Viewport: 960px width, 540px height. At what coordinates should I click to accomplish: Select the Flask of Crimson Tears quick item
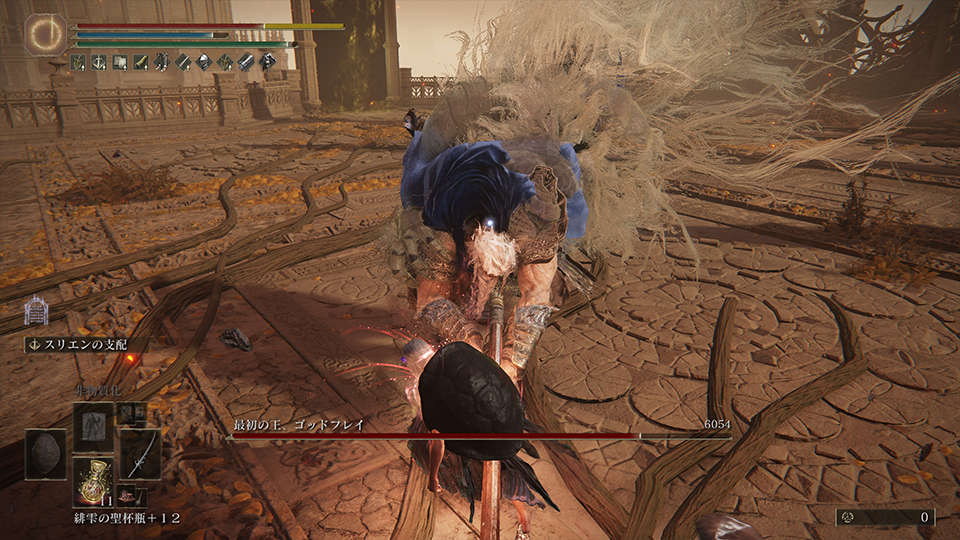tap(93, 479)
